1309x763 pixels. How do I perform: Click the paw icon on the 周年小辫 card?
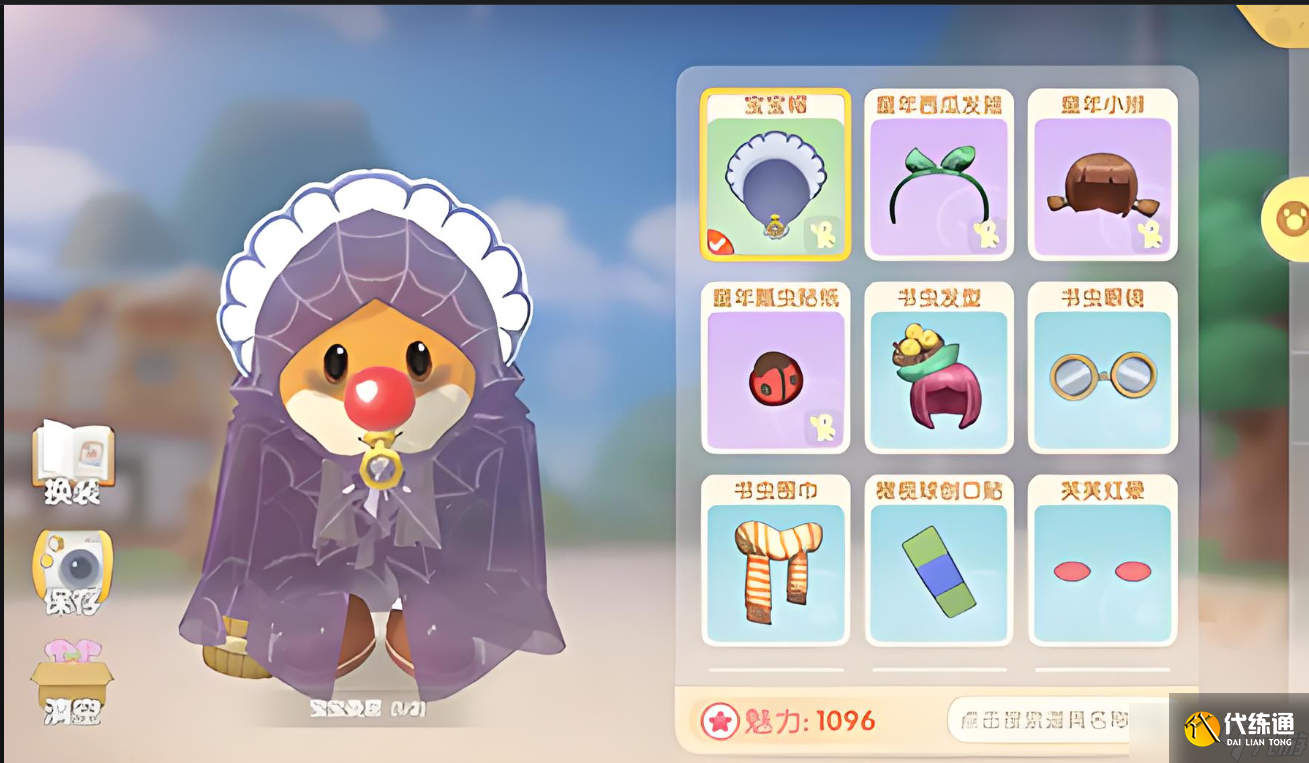[x=1150, y=236]
